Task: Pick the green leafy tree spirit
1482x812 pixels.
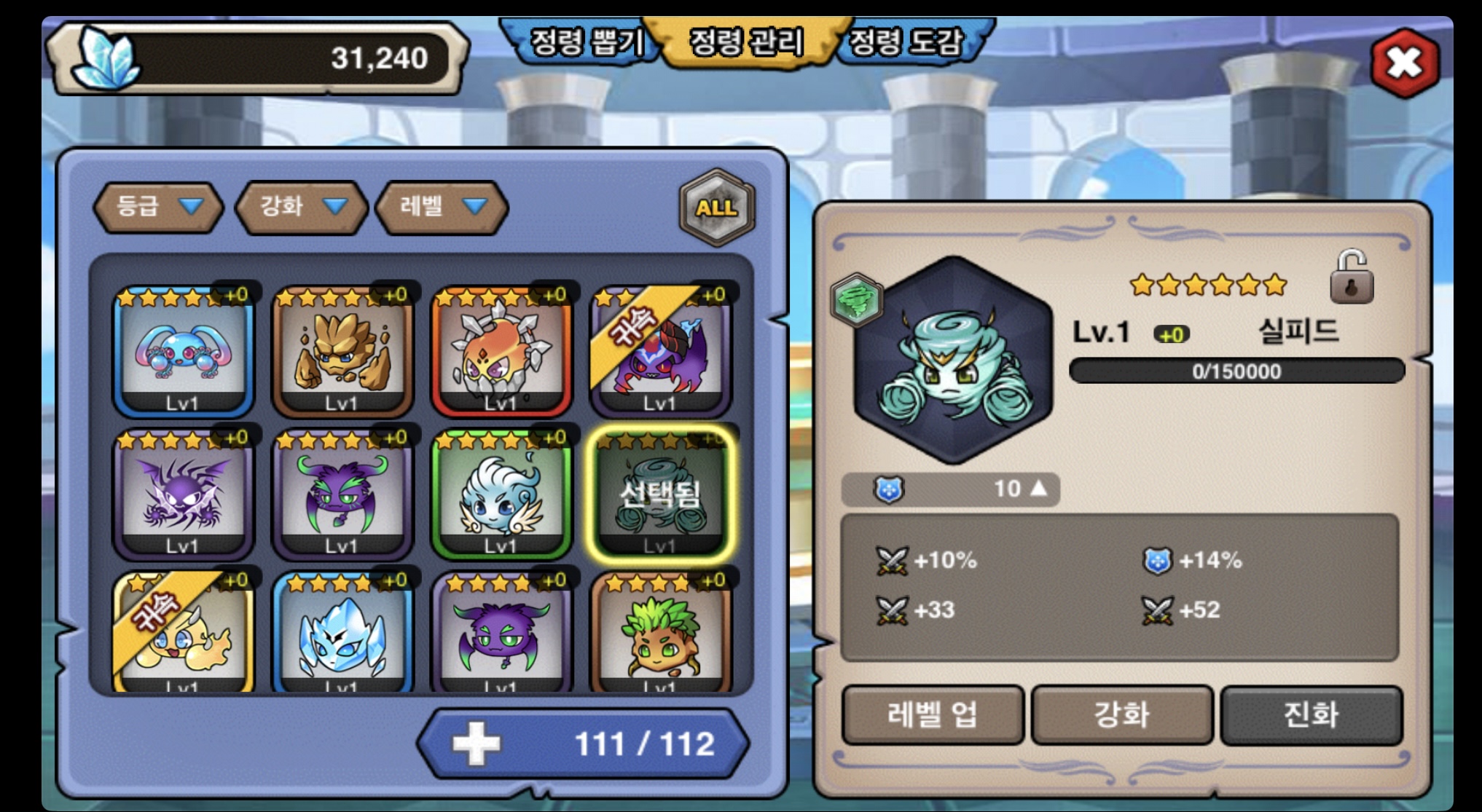Action: [660, 634]
